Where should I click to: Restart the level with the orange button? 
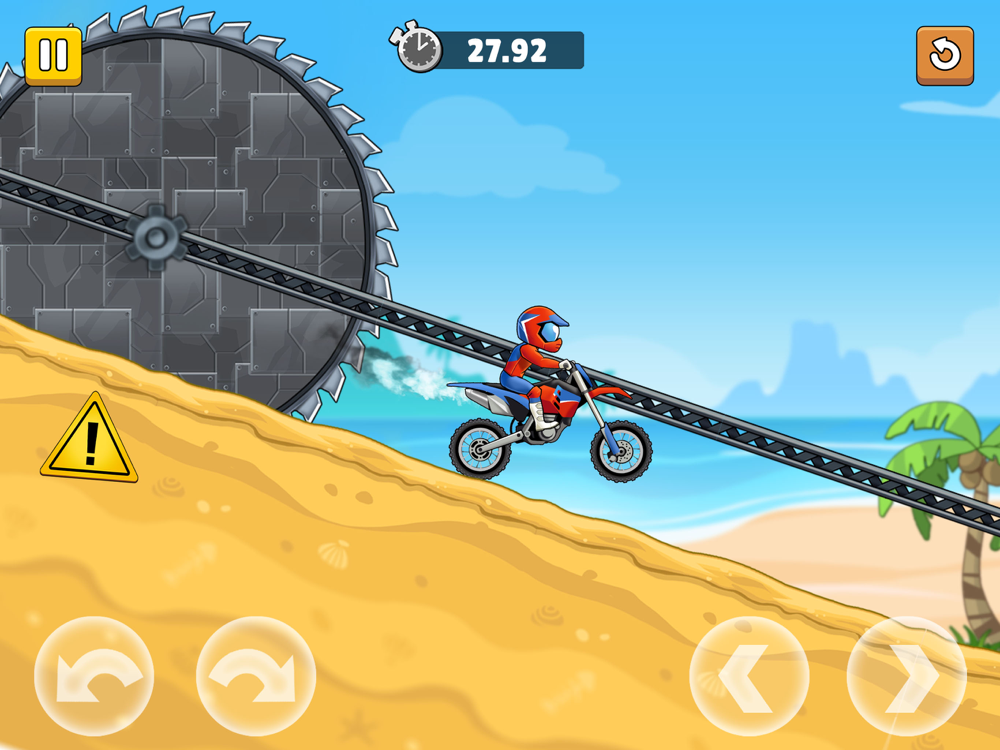click(944, 56)
